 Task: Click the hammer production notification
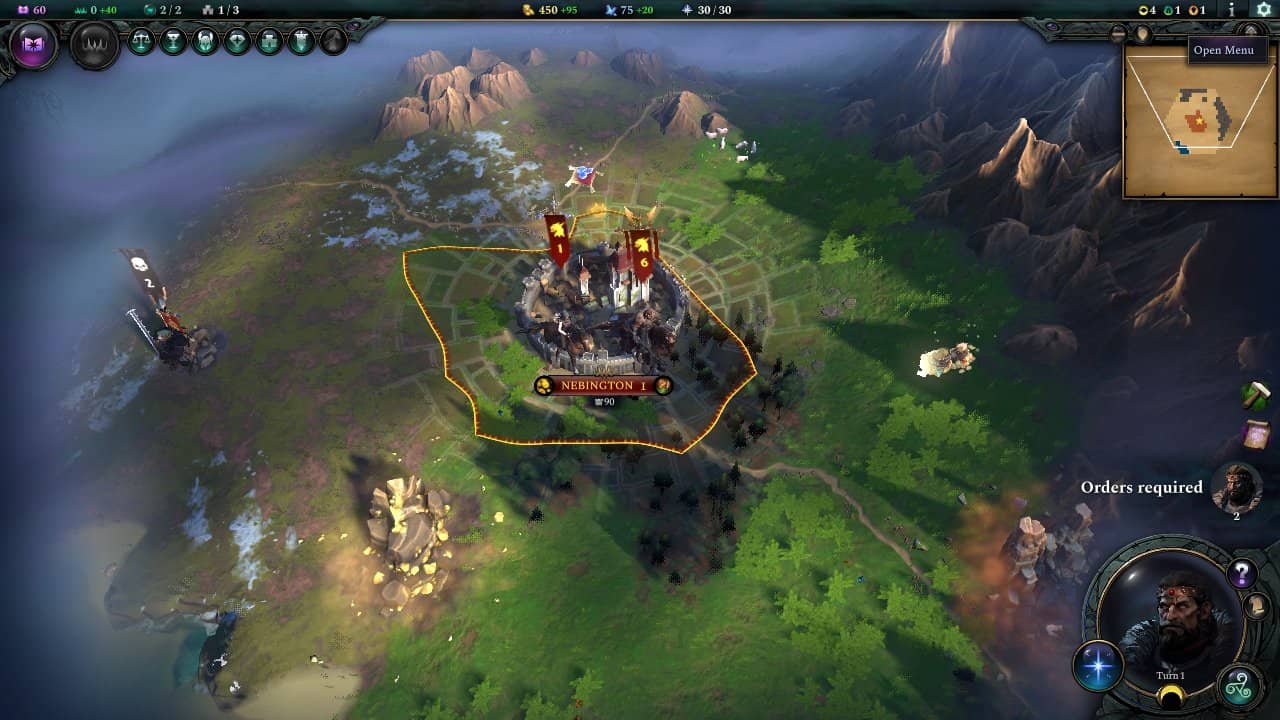tap(1256, 395)
